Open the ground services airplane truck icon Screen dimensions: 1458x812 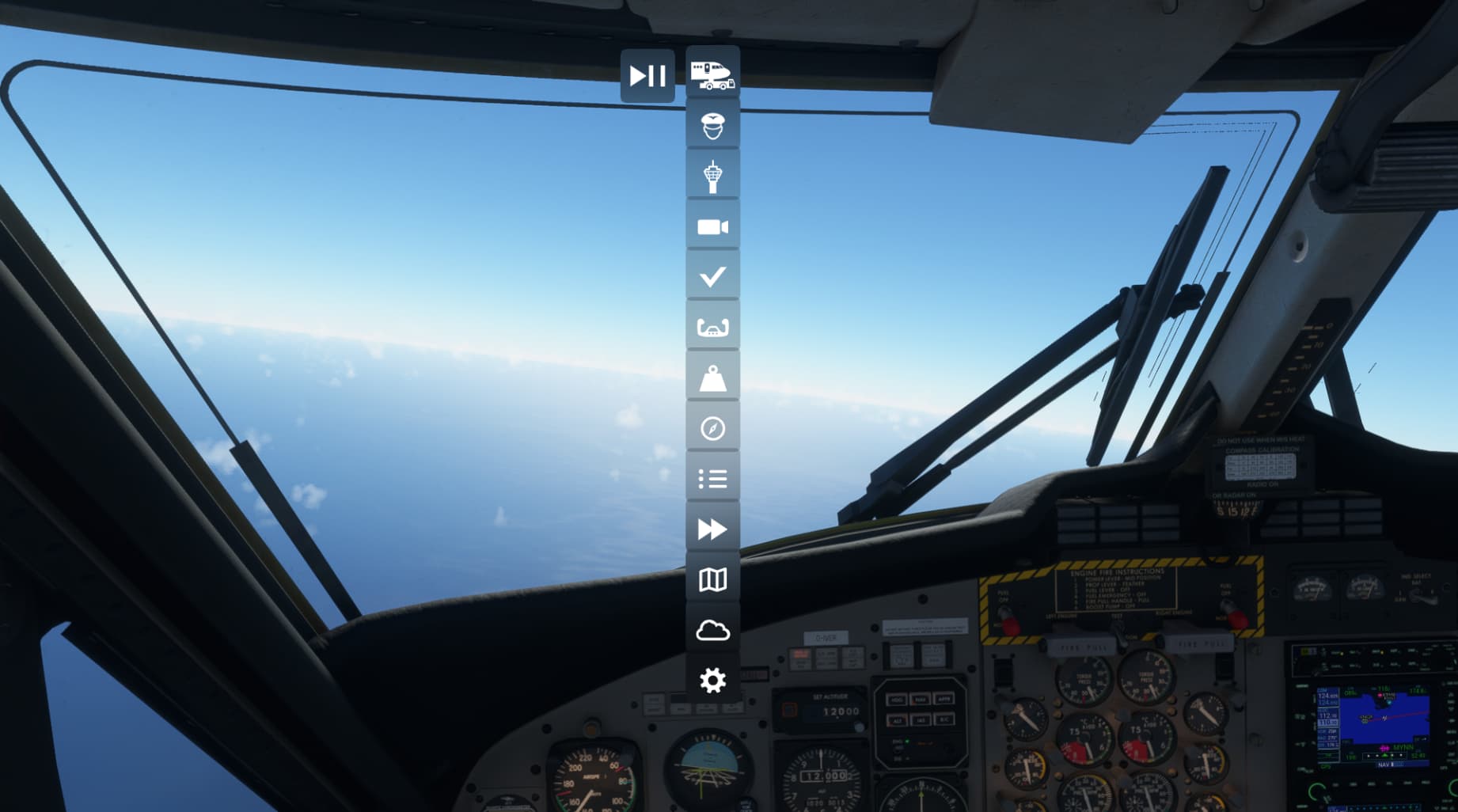pos(712,74)
